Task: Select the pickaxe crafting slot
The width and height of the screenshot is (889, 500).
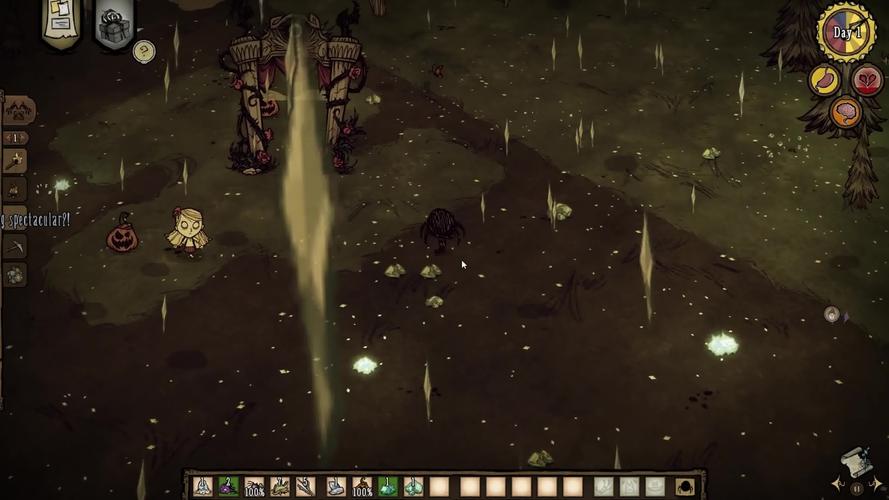Action: [x=15, y=245]
